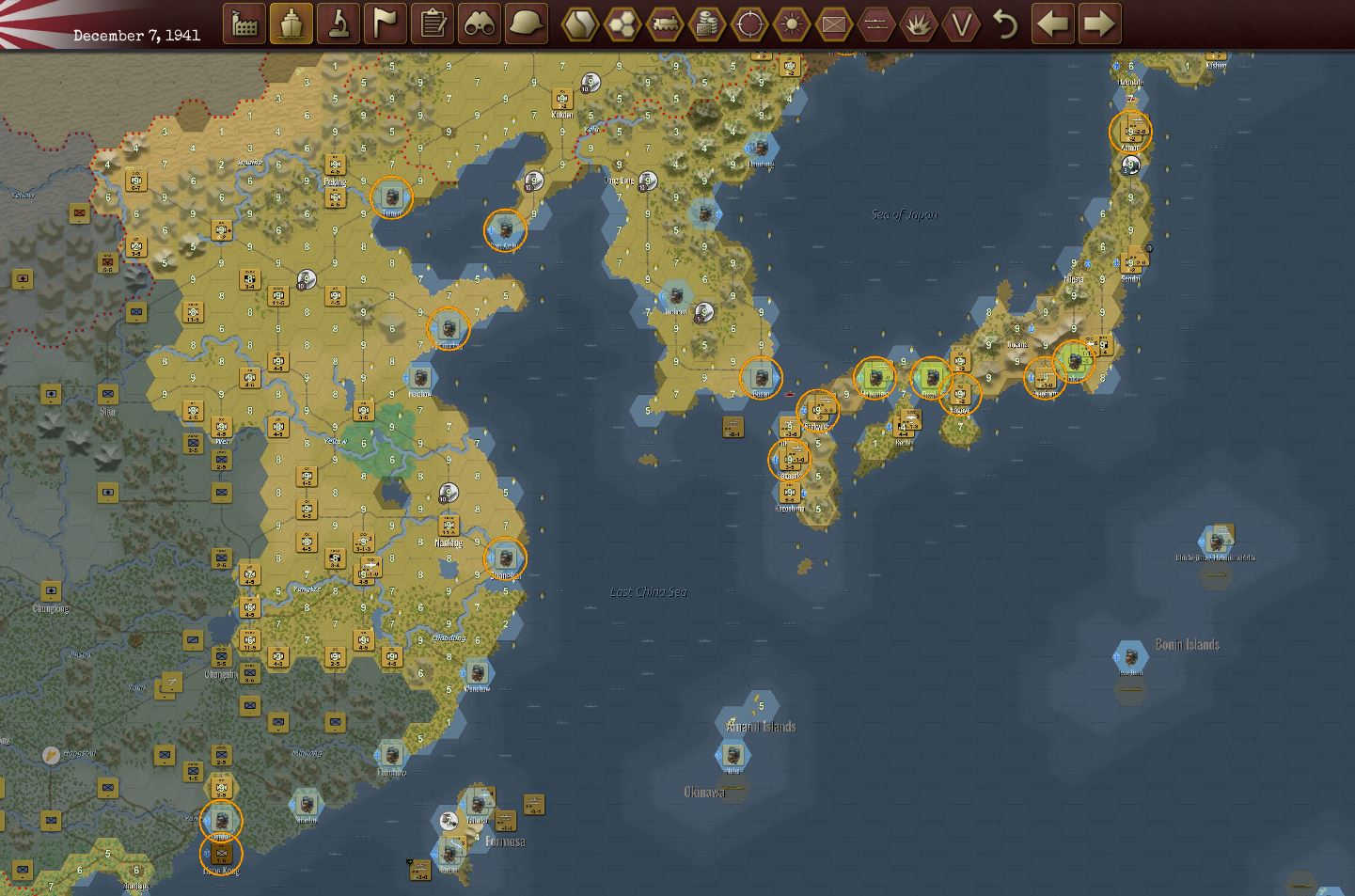Click the V victory conditions hex
The height and width of the screenshot is (896, 1355).
click(961, 24)
